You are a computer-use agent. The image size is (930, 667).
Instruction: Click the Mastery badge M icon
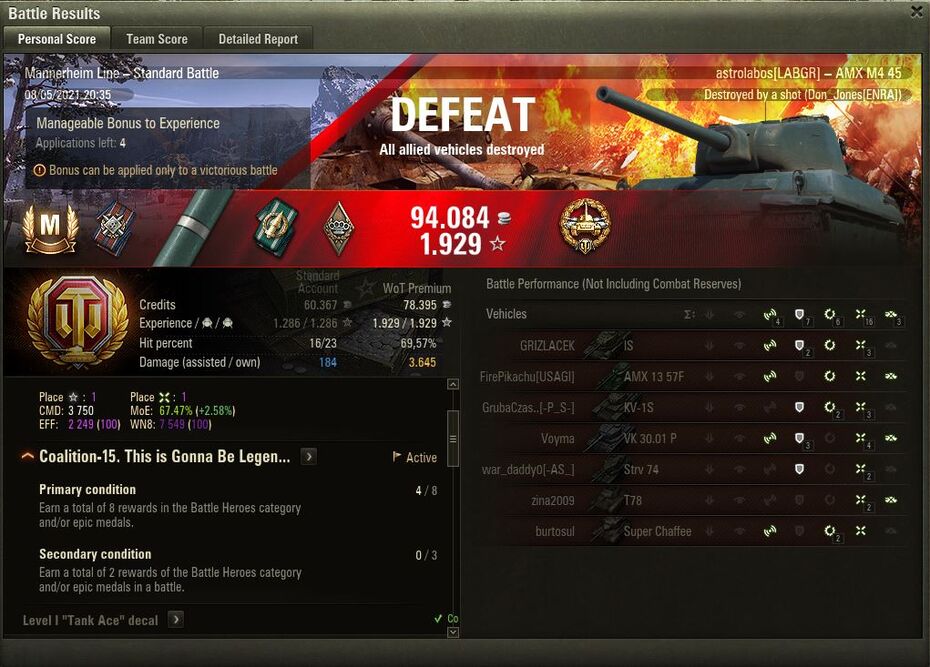point(50,229)
